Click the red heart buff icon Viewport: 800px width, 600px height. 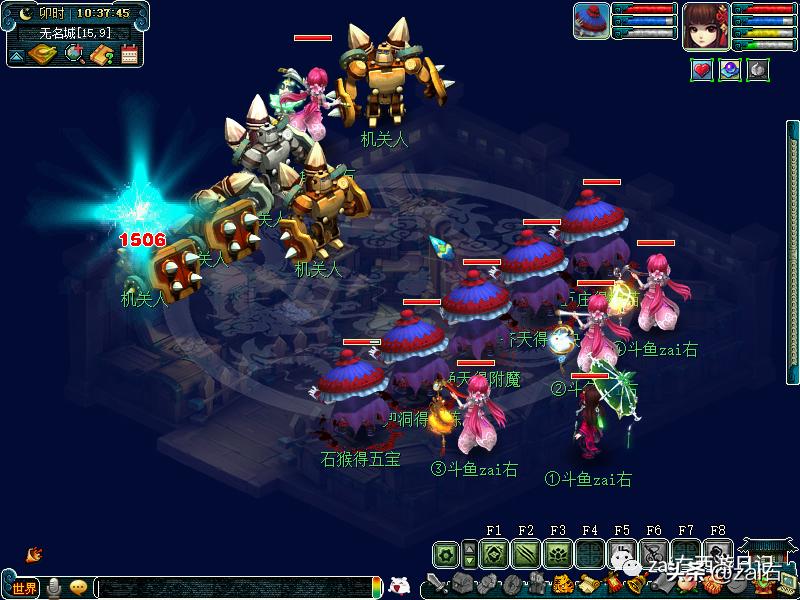click(x=702, y=70)
